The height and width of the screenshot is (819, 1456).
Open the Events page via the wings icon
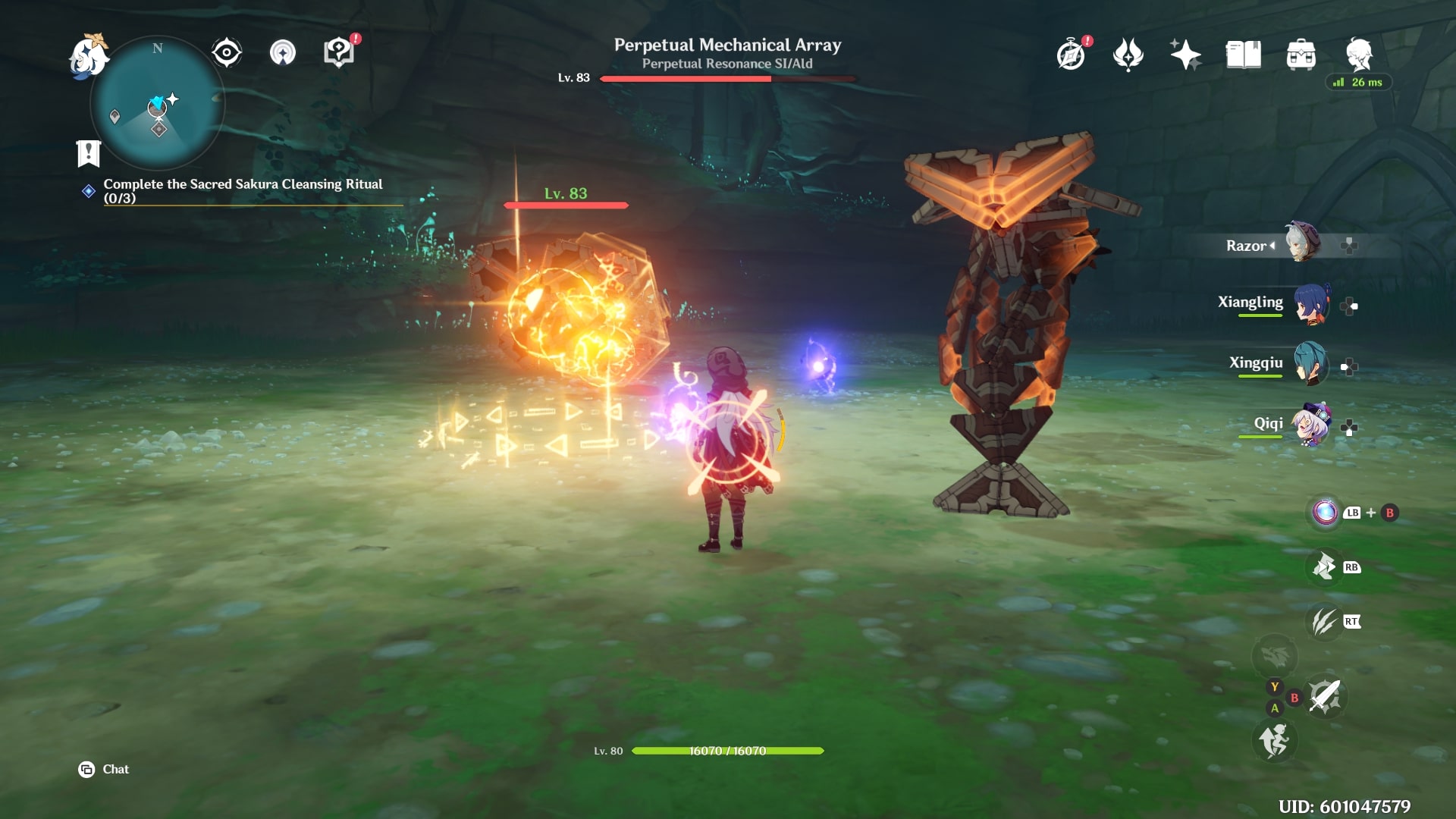point(1128,54)
